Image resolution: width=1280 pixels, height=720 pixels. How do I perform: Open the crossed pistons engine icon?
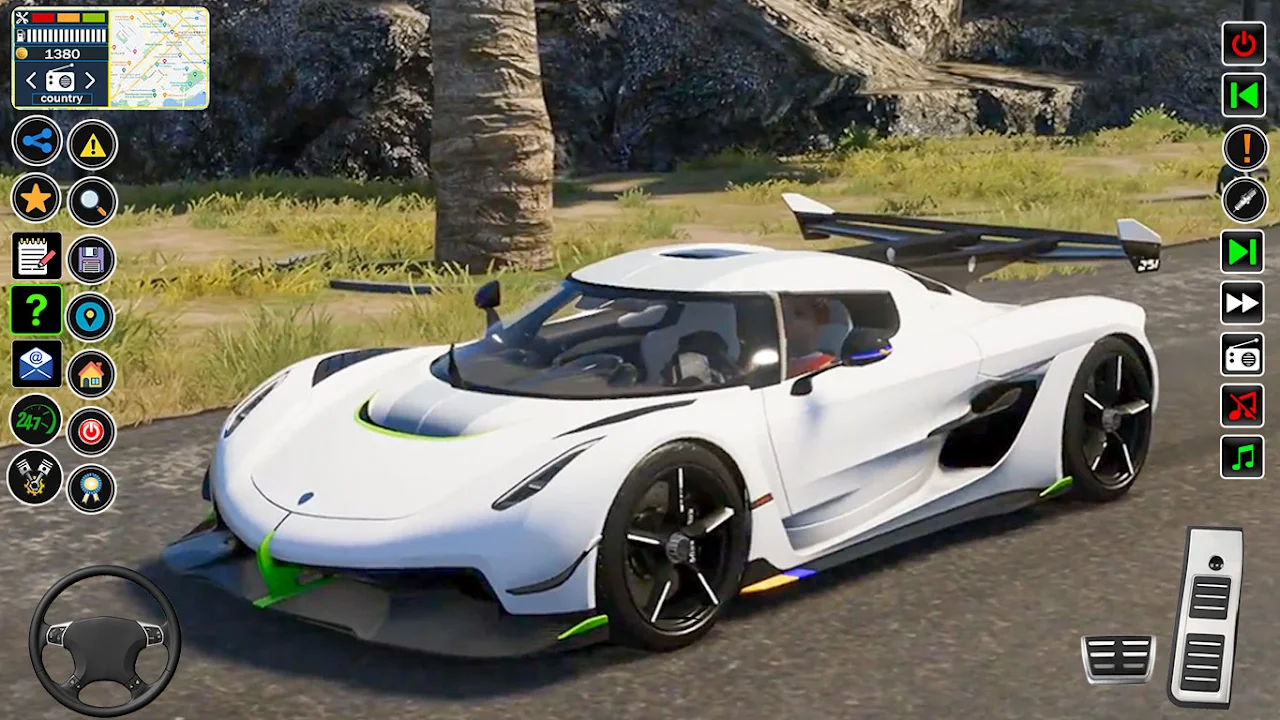35,477
